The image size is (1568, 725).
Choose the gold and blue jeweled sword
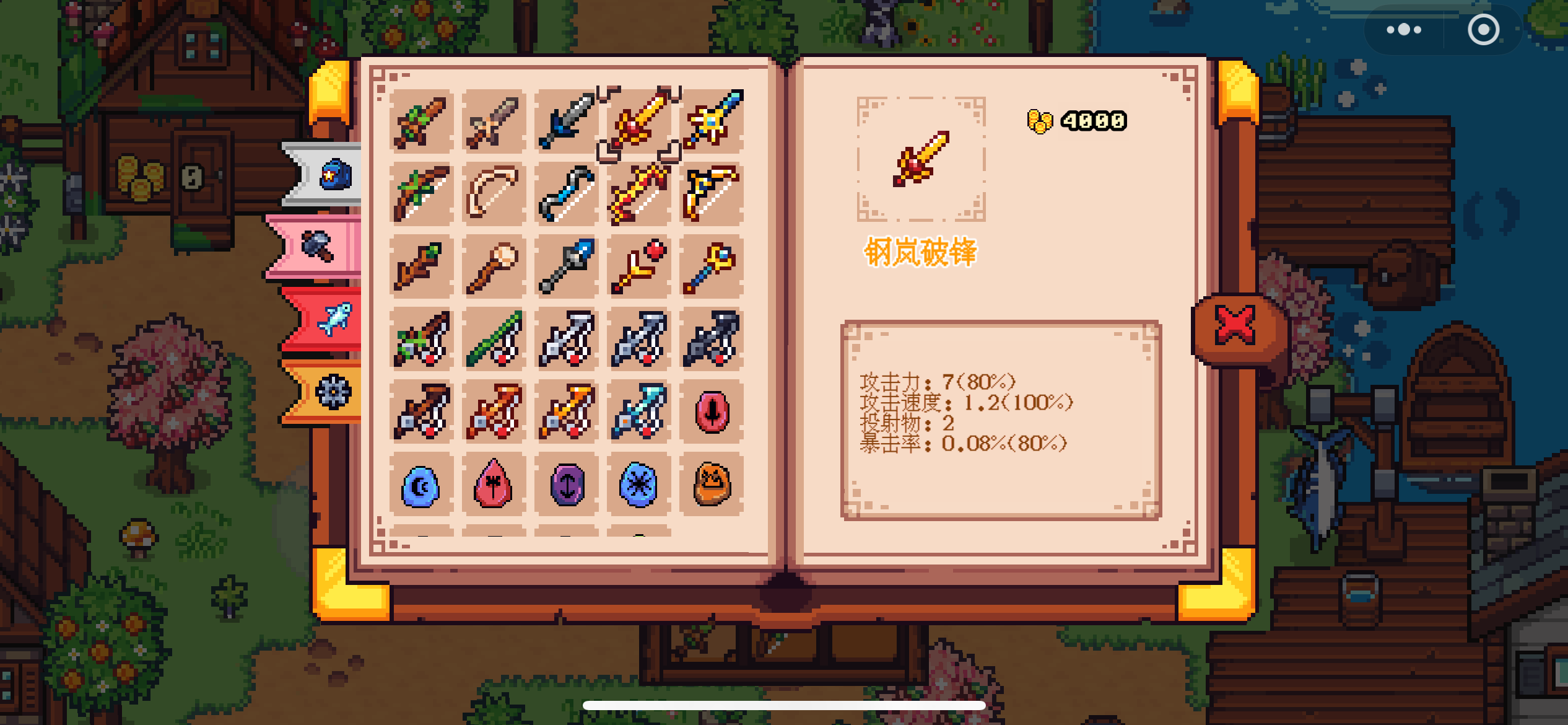tap(712, 121)
